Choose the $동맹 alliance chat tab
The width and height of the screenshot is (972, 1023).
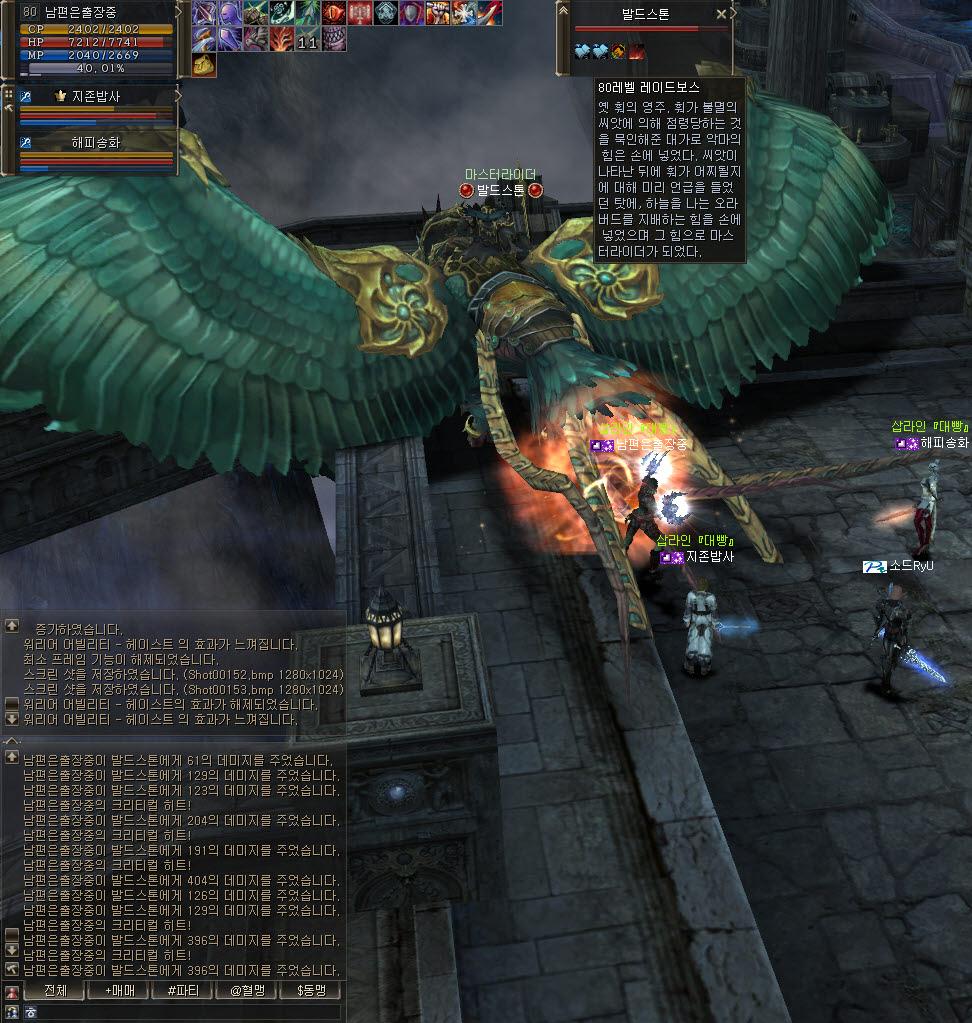click(x=311, y=991)
